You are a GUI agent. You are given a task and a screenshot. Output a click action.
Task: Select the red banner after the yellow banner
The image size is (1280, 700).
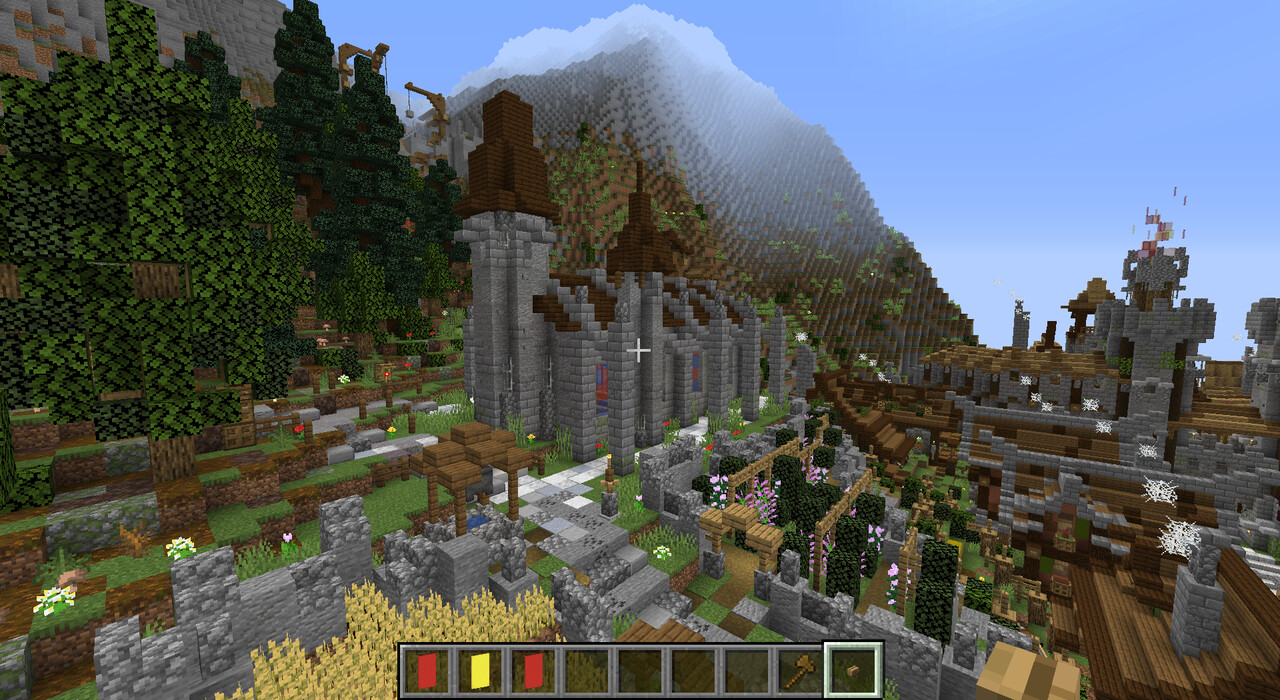pyautogui.click(x=532, y=670)
